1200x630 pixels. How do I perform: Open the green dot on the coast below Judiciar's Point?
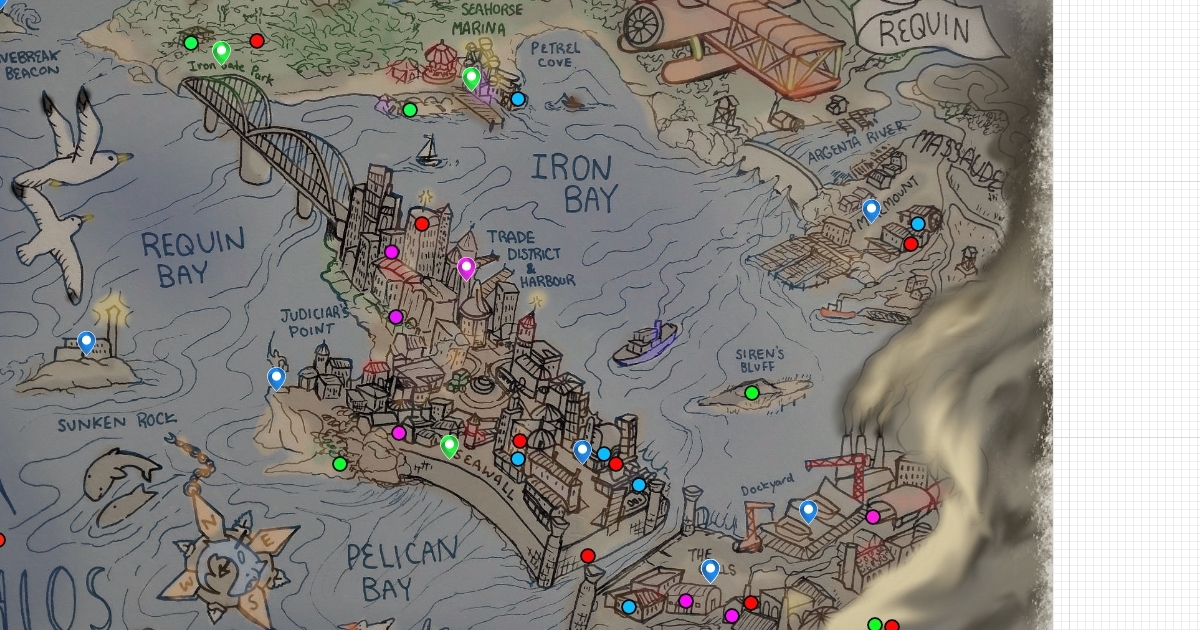click(340, 464)
